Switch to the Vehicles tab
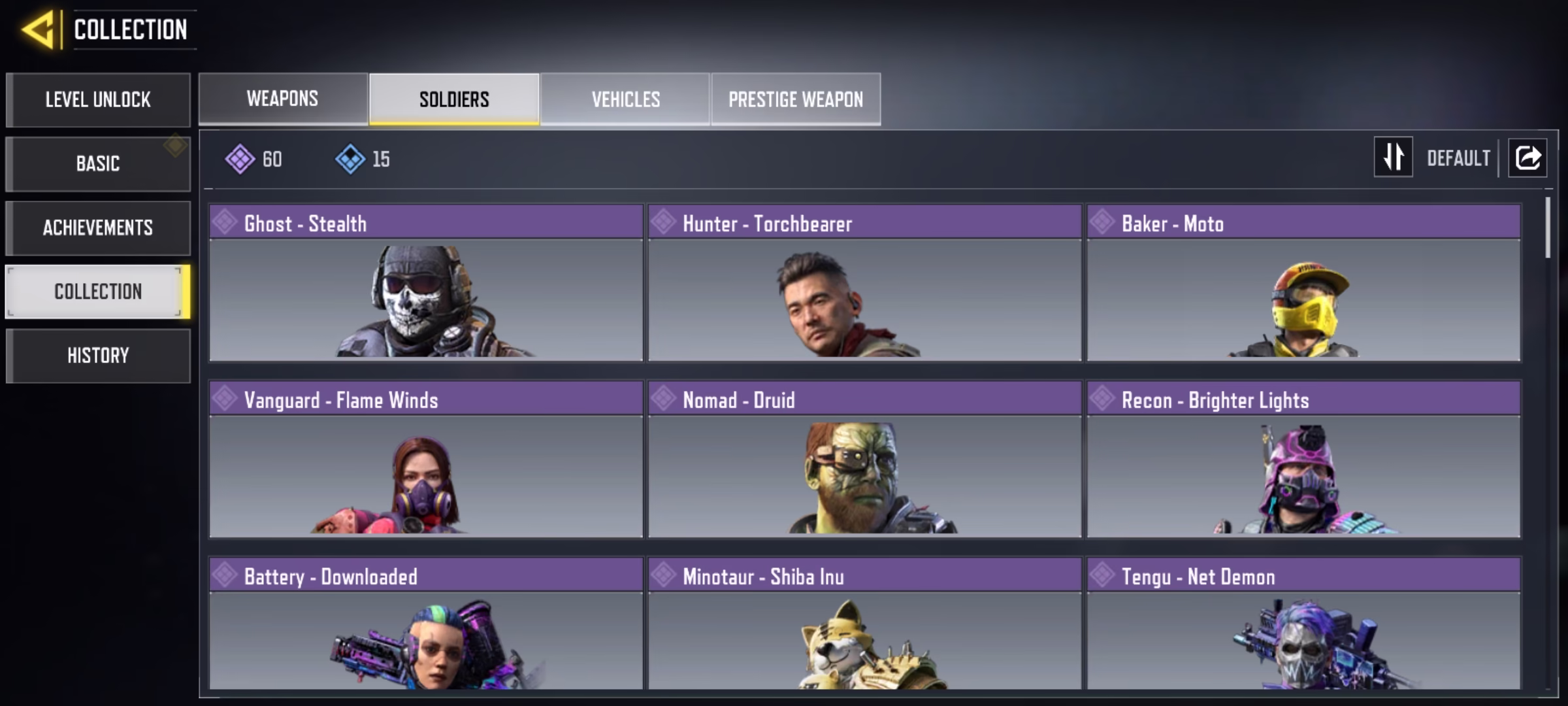Viewport: 1568px width, 706px height. click(625, 99)
